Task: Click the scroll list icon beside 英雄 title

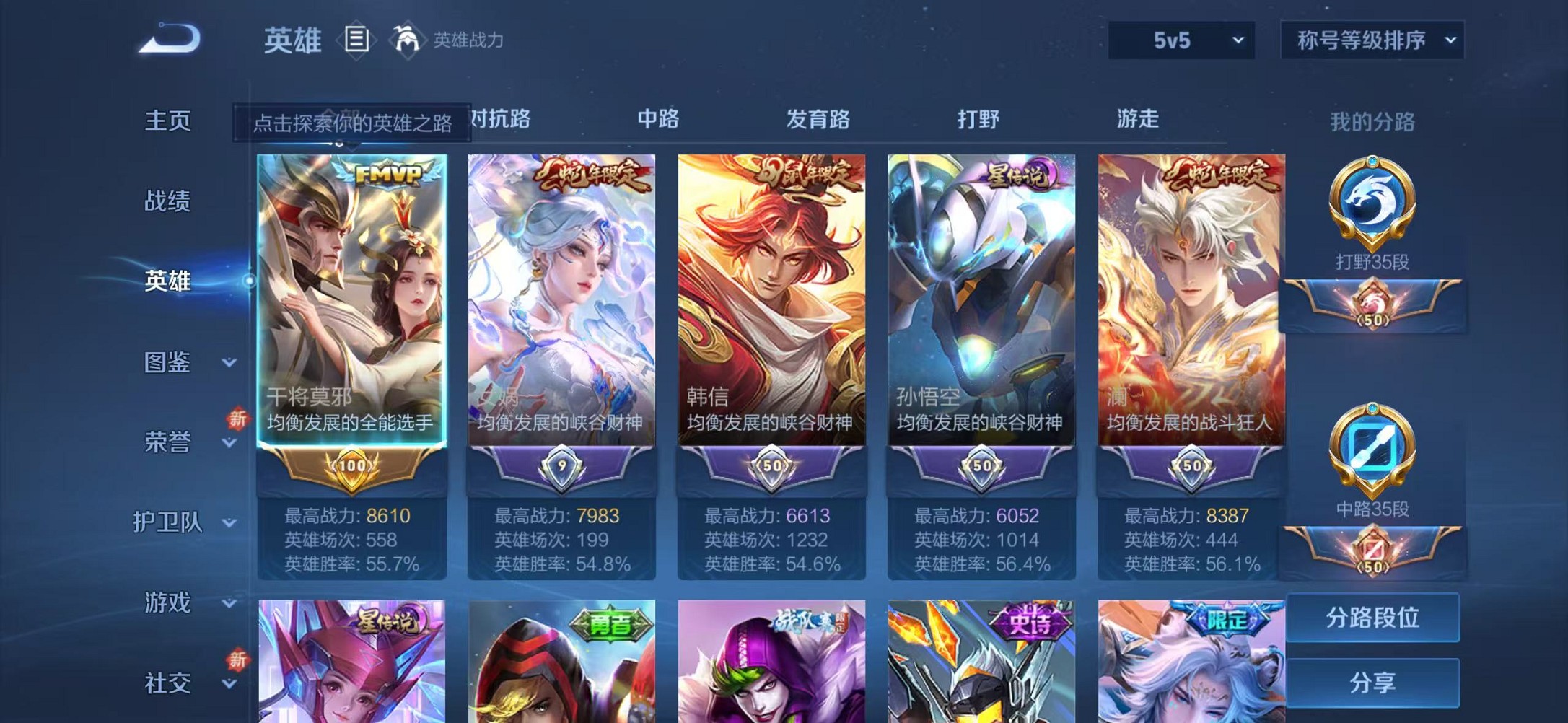Action: 357,40
